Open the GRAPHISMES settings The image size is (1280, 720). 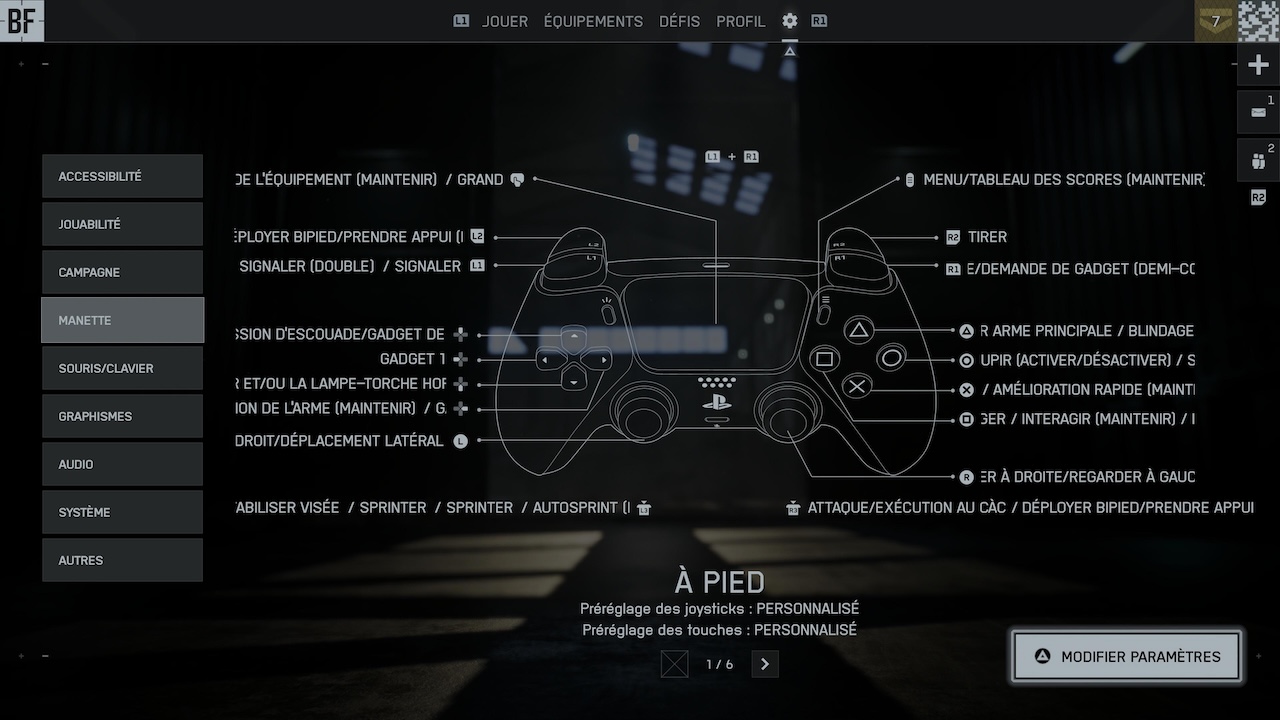point(122,416)
